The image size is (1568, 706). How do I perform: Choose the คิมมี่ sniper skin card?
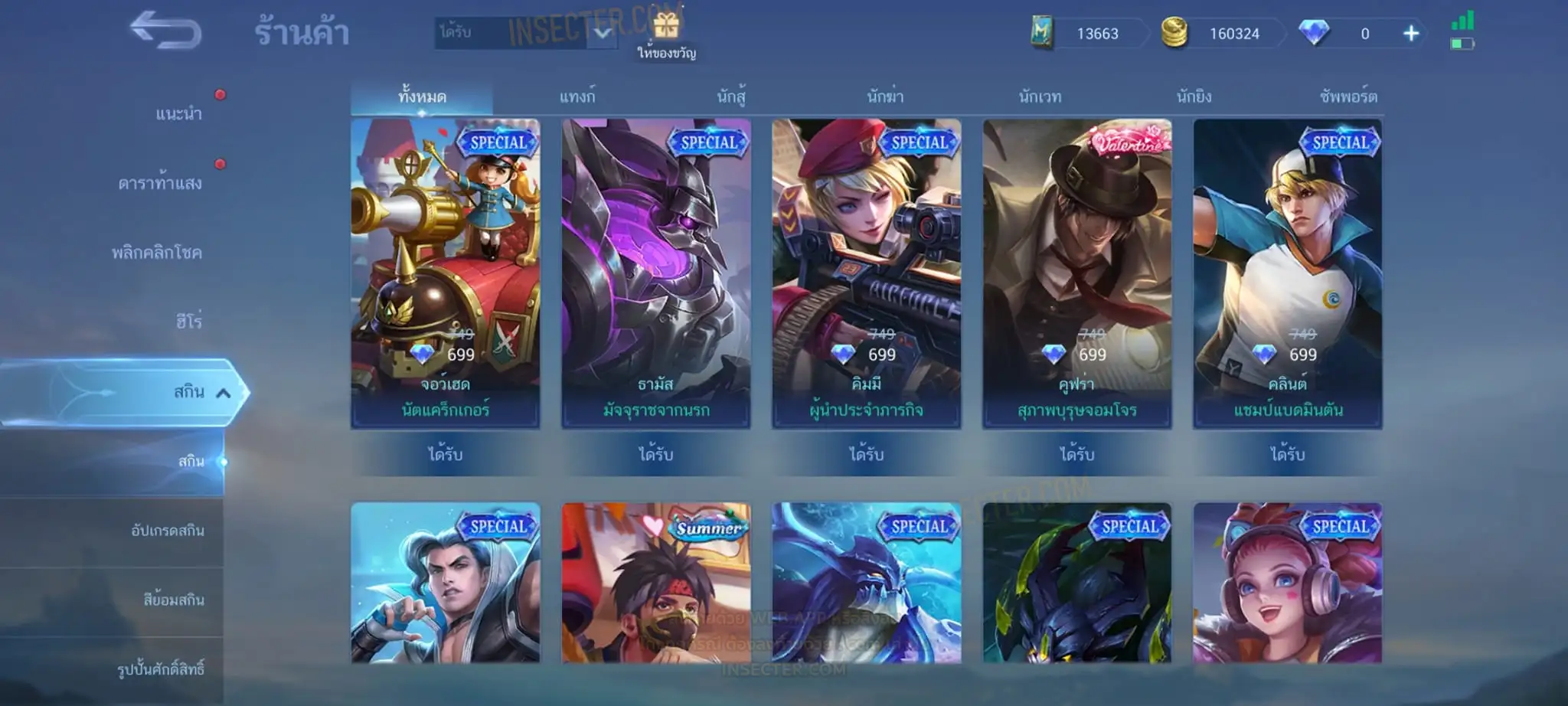tap(866, 273)
